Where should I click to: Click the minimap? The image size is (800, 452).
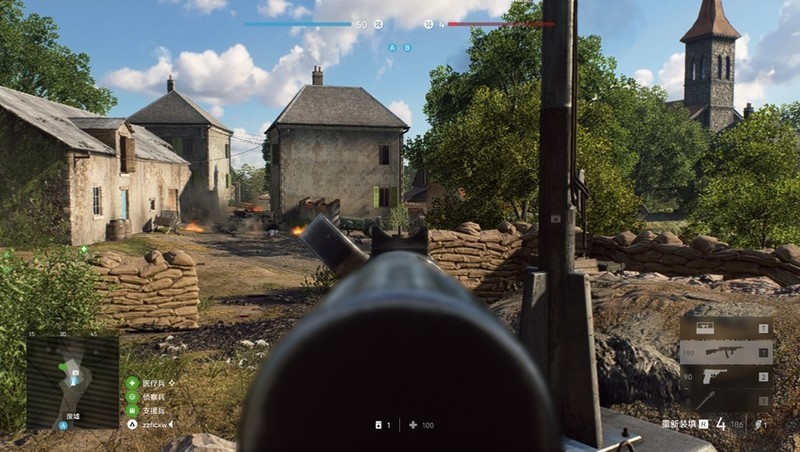72,382
